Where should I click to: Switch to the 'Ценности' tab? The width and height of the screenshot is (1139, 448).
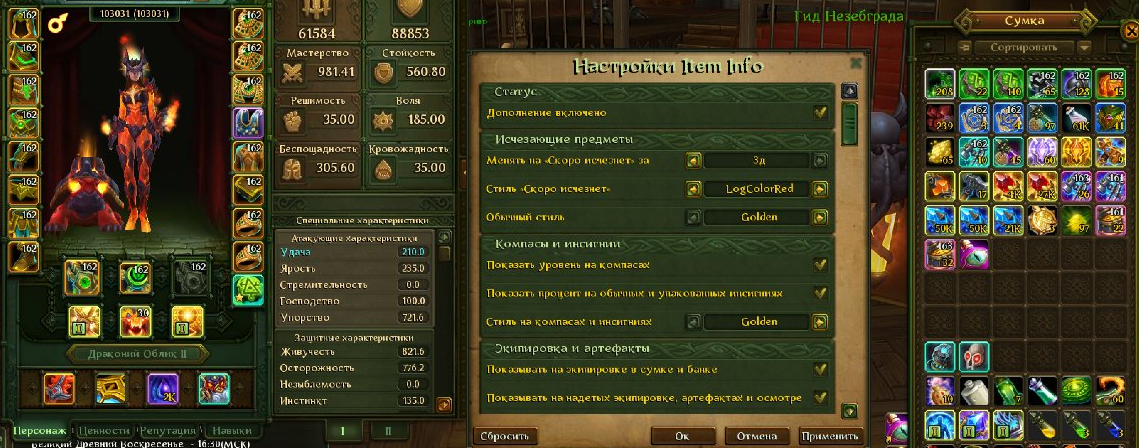105,430
